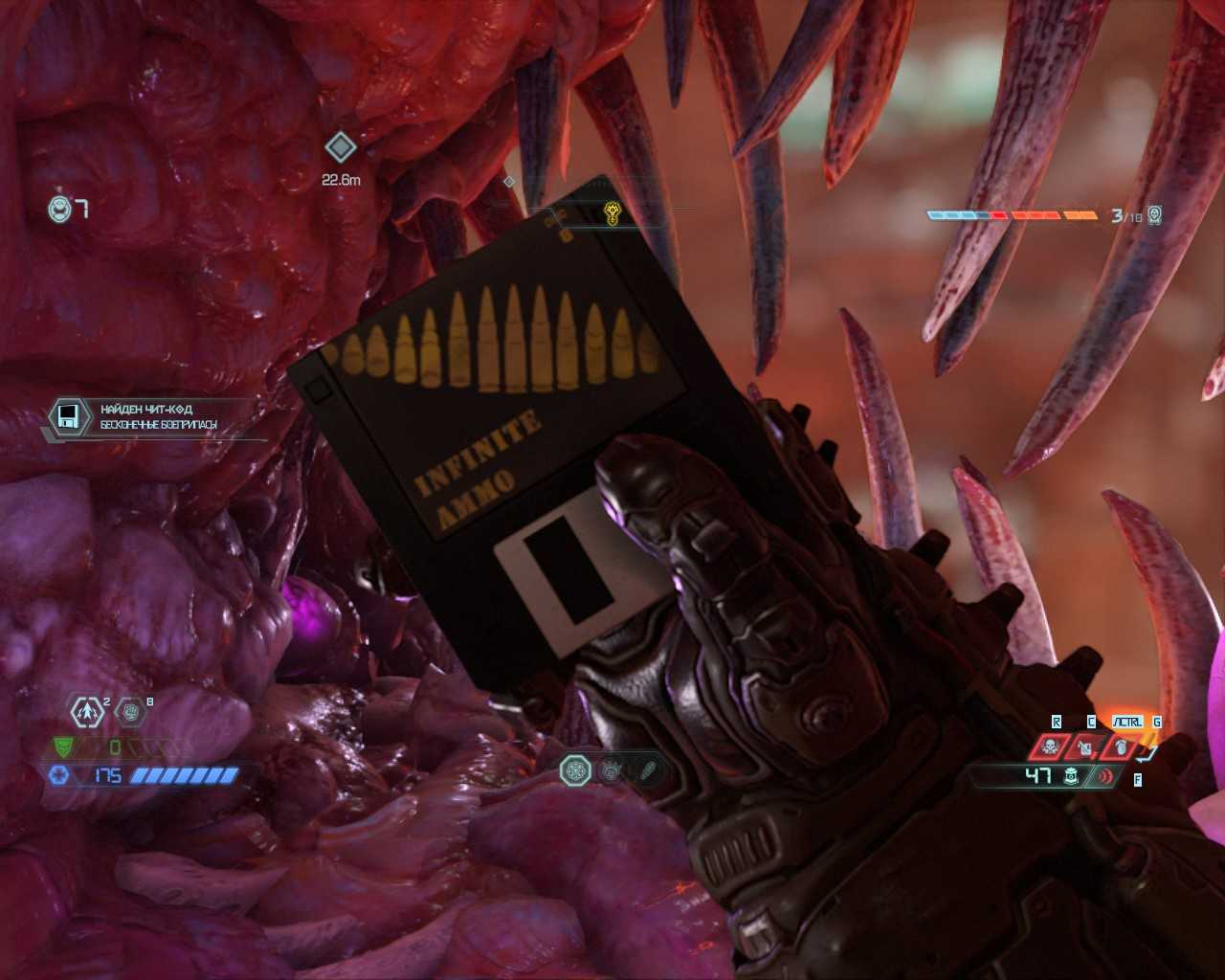Click the blue health cross icon

pos(58,774)
